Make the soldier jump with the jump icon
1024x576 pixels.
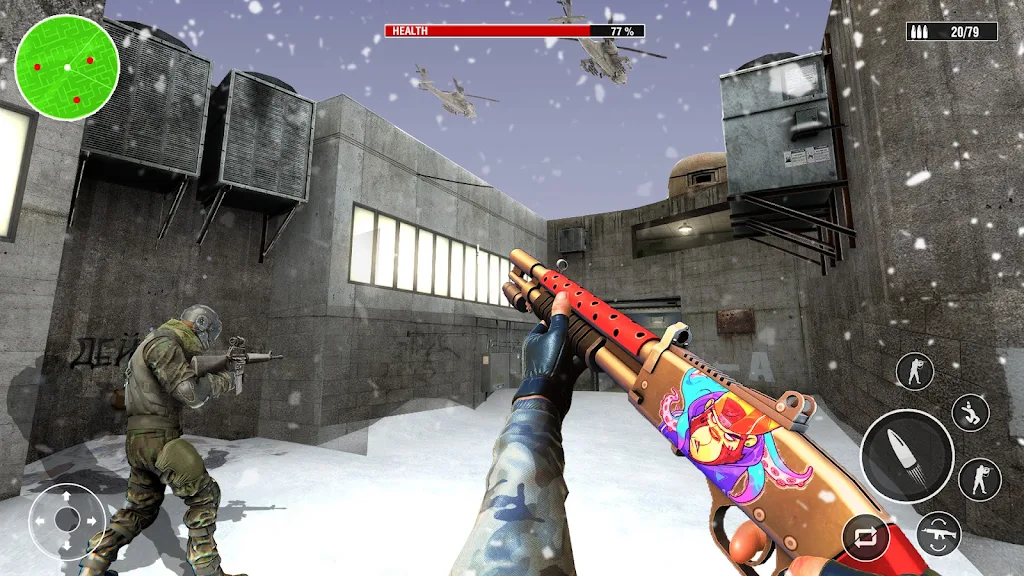pyautogui.click(x=969, y=413)
